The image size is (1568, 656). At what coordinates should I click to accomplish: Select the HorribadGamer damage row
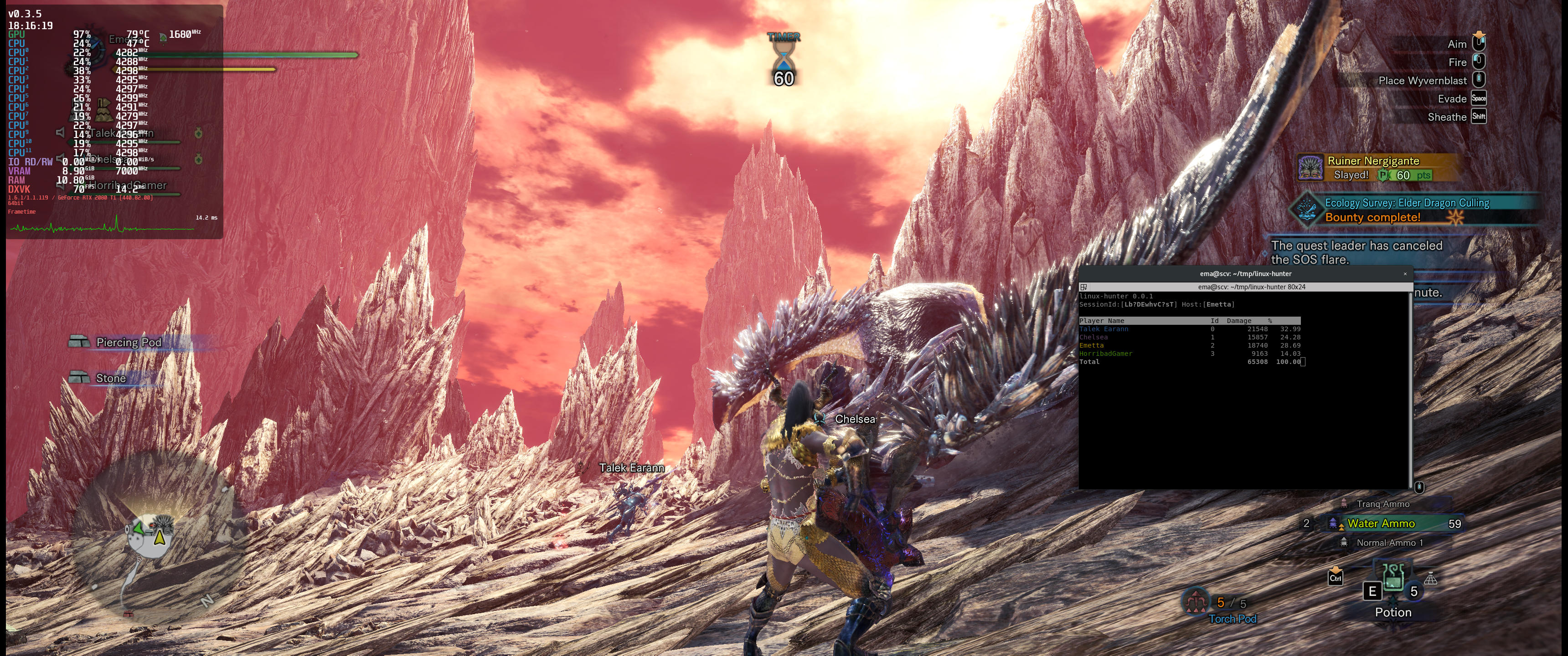(x=1189, y=354)
